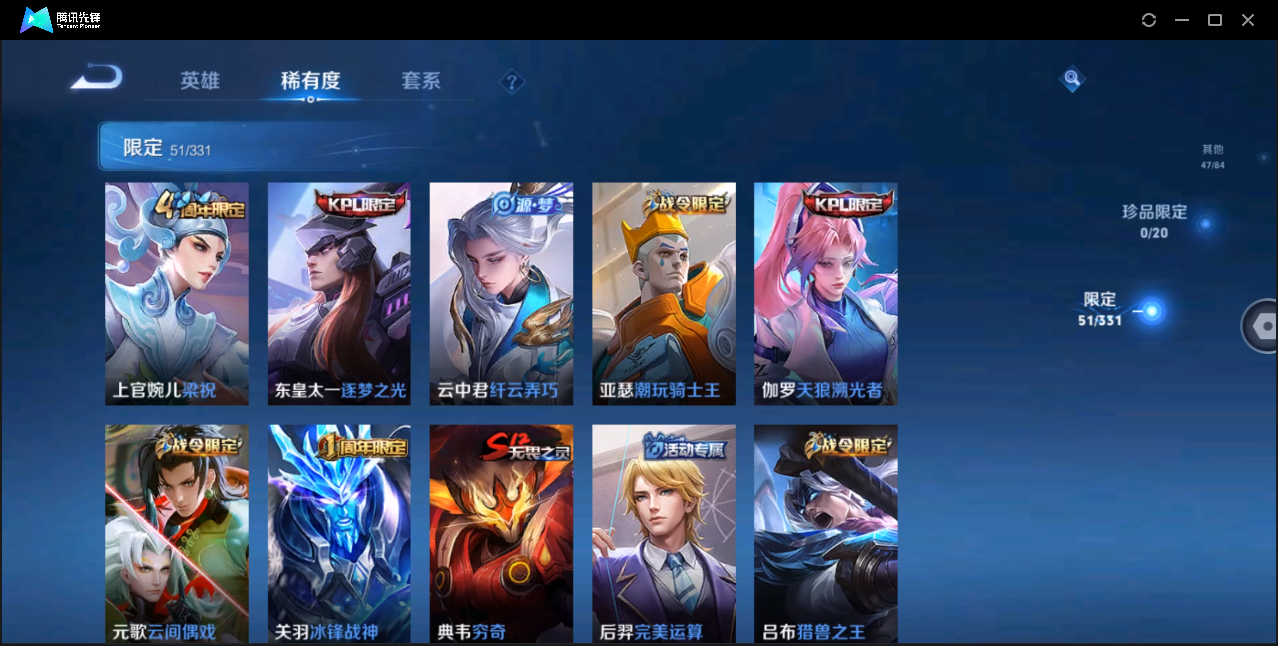The width and height of the screenshot is (1278, 646).
Task: Choose 关羽 冰锋战神 skin card
Action: pos(339,532)
